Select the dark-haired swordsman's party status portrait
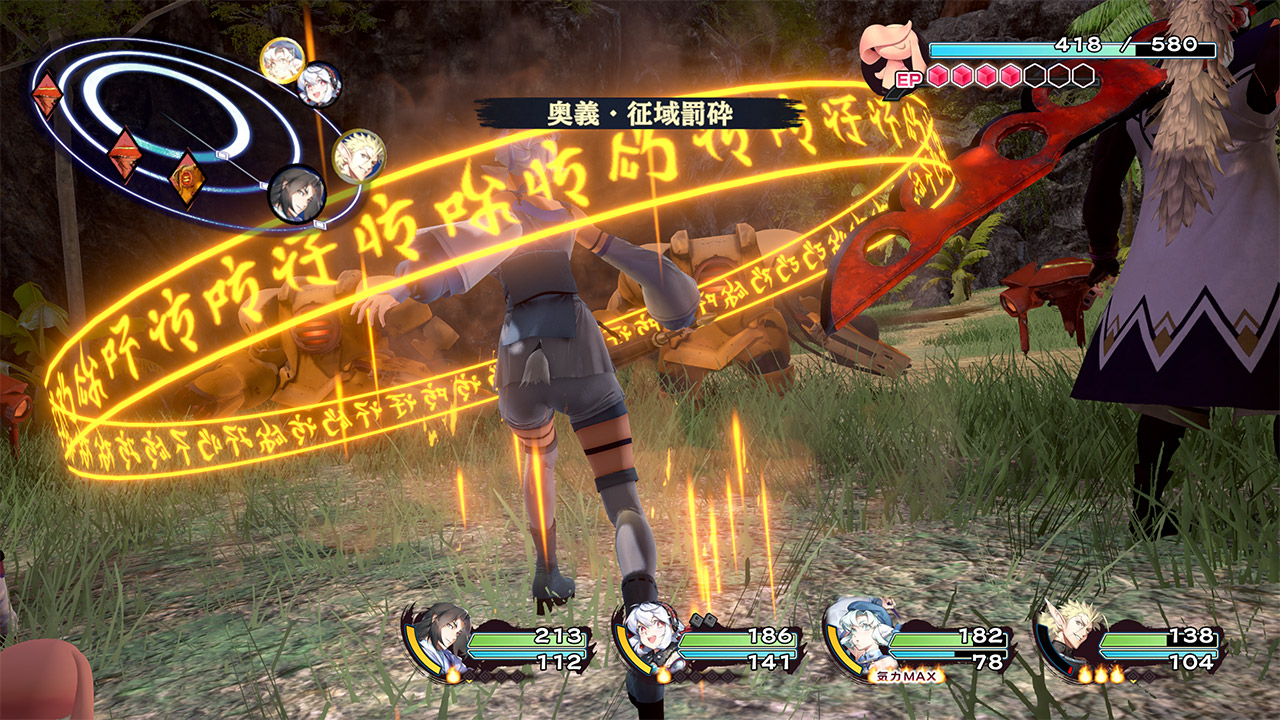The width and height of the screenshot is (1280, 720). click(x=444, y=635)
